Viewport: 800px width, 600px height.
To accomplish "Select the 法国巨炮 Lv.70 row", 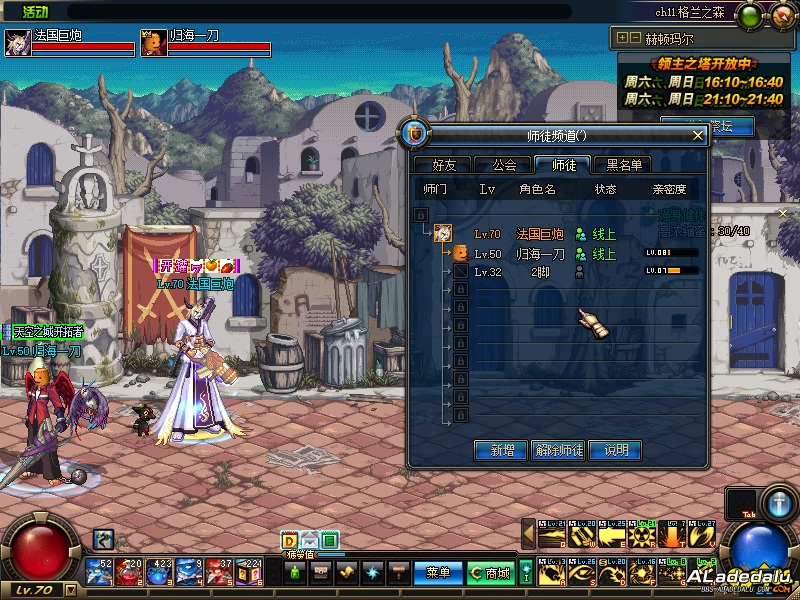I will coord(540,234).
